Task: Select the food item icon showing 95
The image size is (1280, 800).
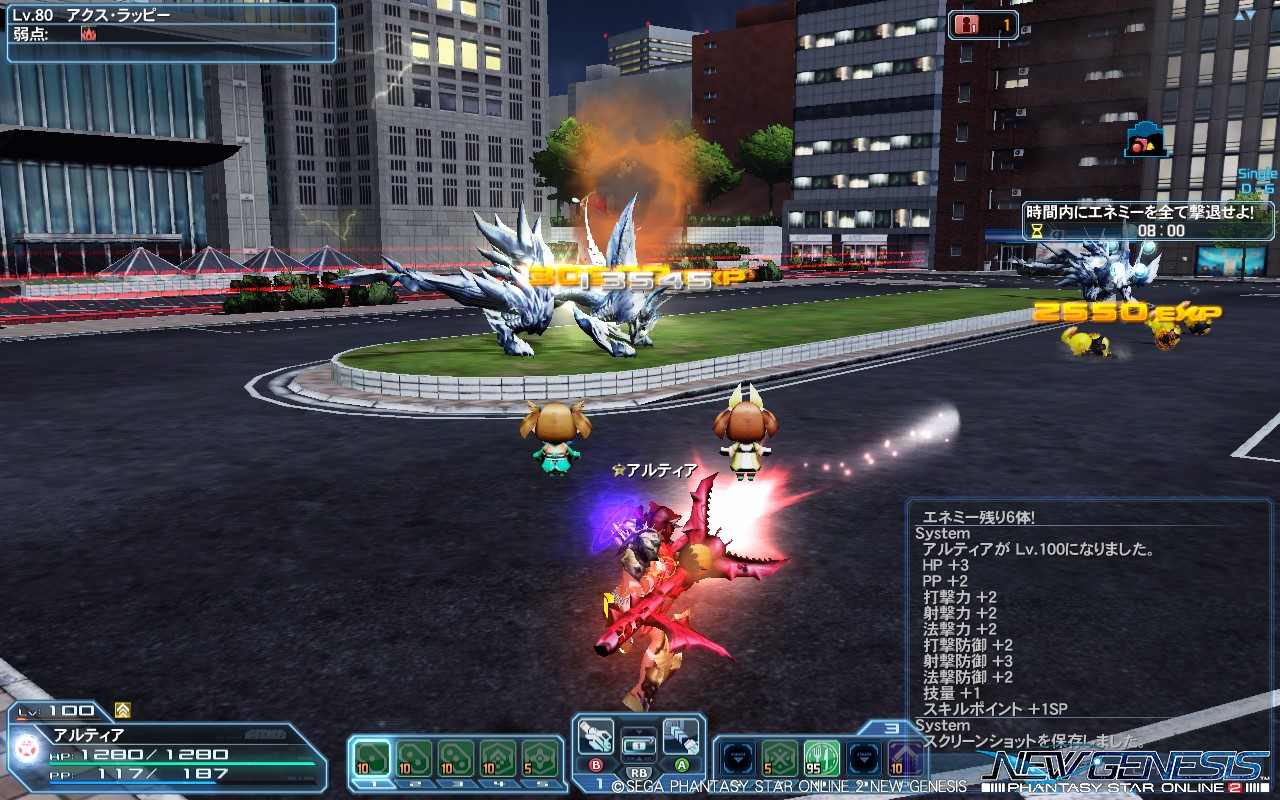Action: [x=822, y=759]
